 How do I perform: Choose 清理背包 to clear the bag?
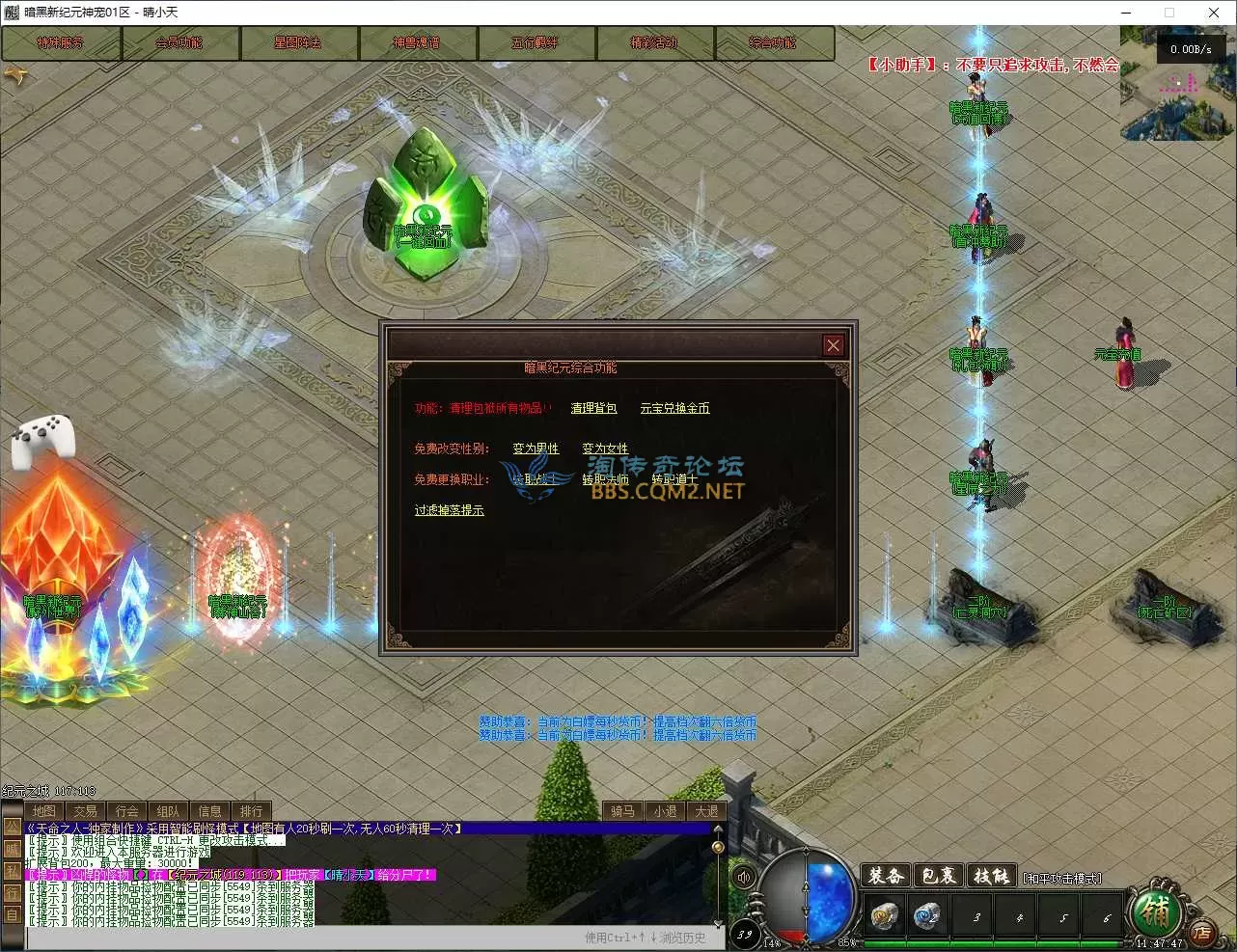pyautogui.click(x=593, y=408)
